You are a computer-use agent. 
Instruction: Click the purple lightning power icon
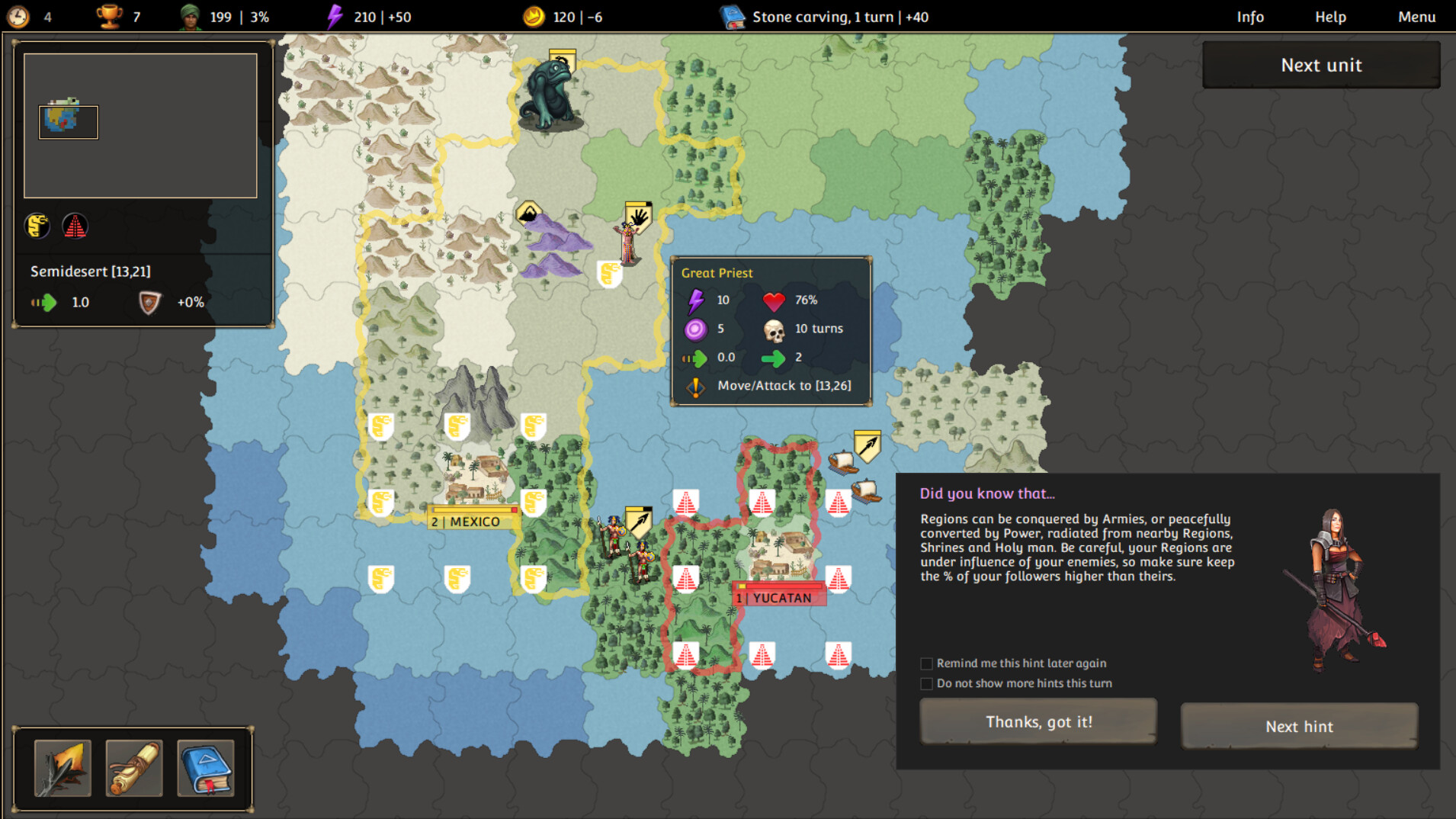pyautogui.click(x=335, y=15)
